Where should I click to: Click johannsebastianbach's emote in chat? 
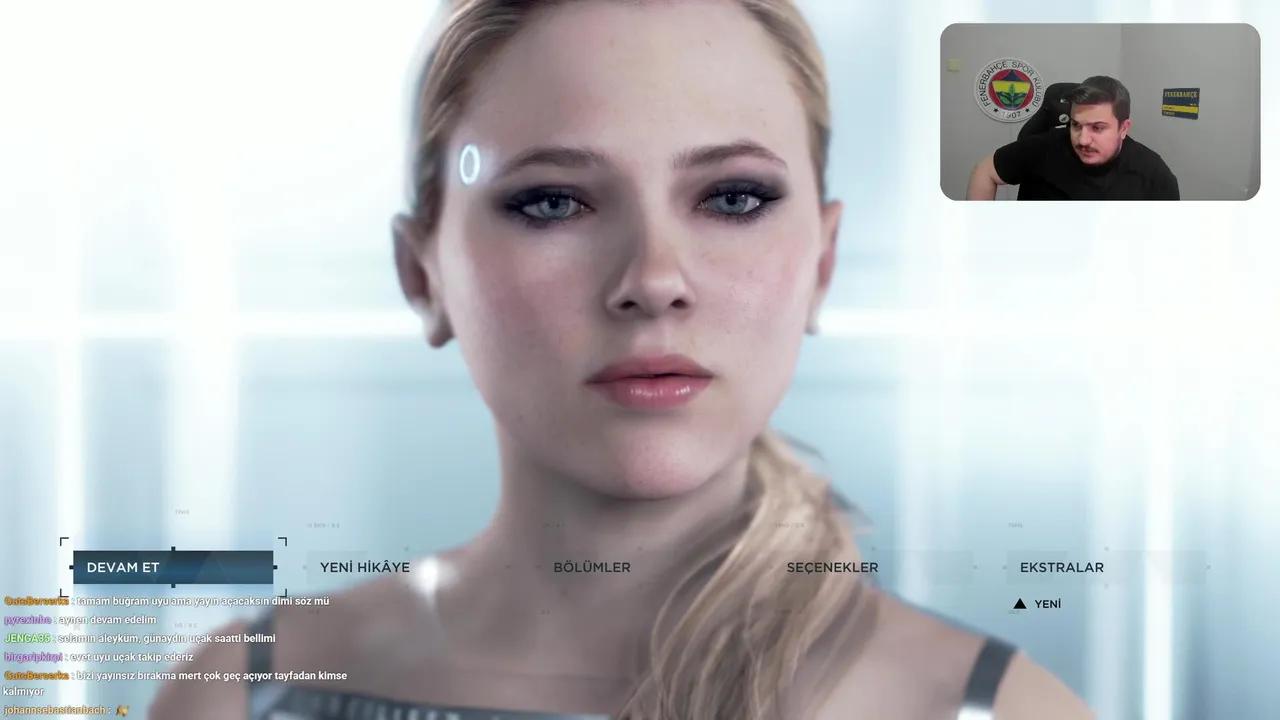tap(120, 709)
